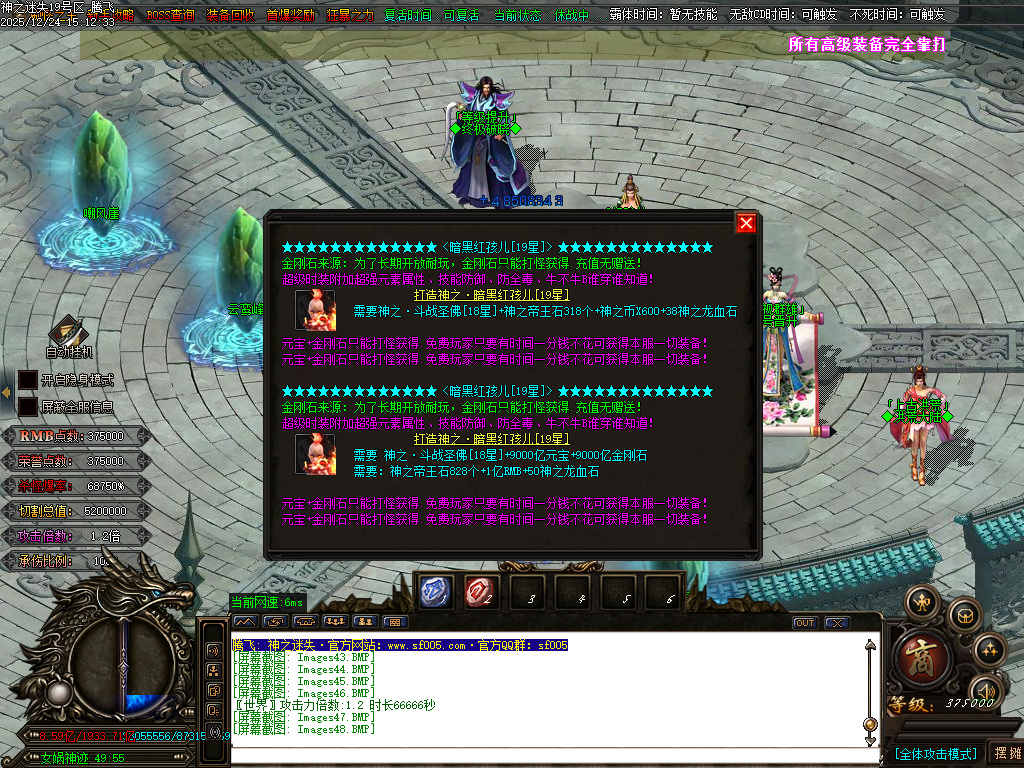Tick the 屏蔽全服信息 checkbox
The width and height of the screenshot is (1024, 768).
[x=27, y=407]
